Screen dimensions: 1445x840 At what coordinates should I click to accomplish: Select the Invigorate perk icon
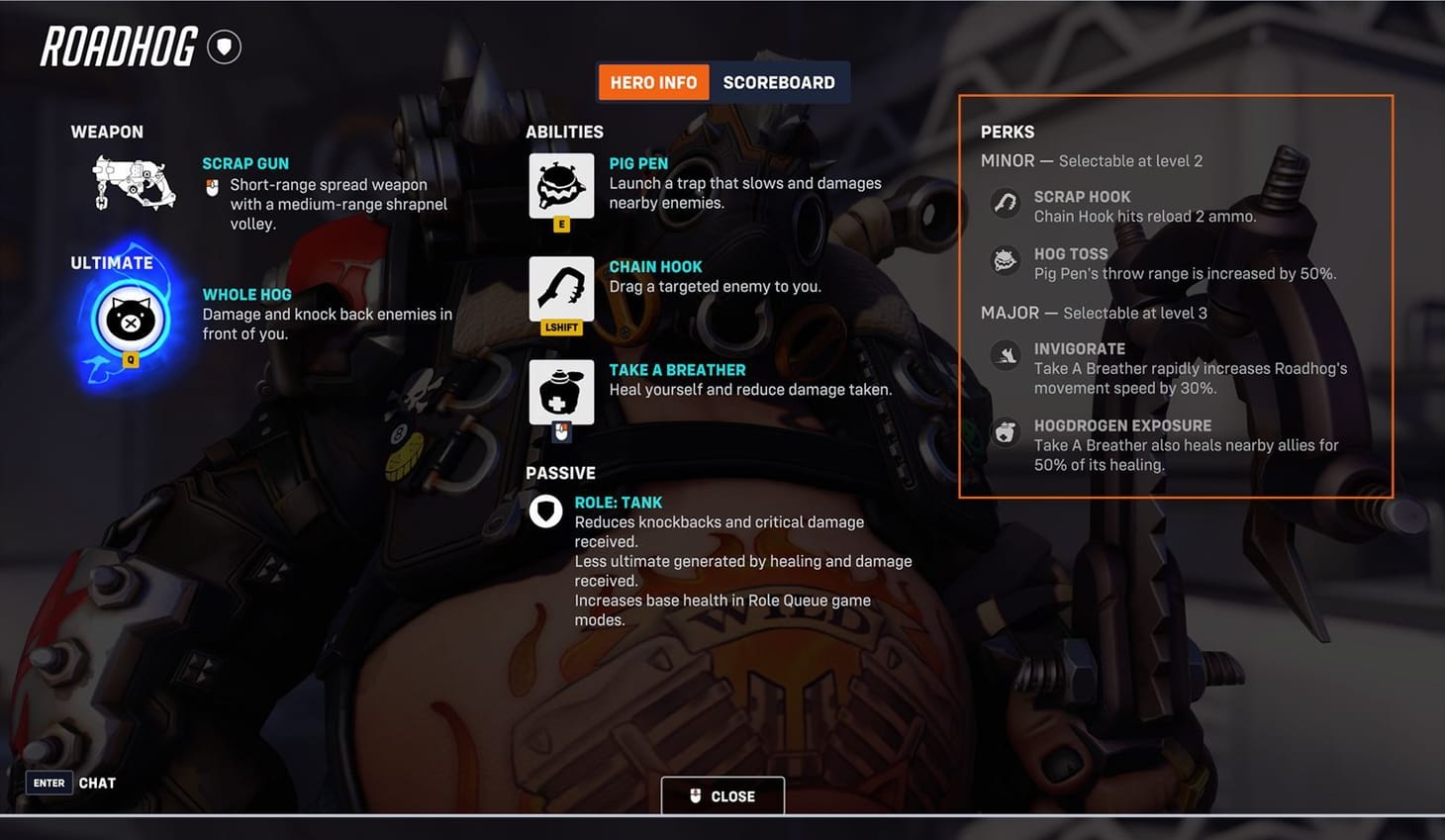click(x=1006, y=355)
